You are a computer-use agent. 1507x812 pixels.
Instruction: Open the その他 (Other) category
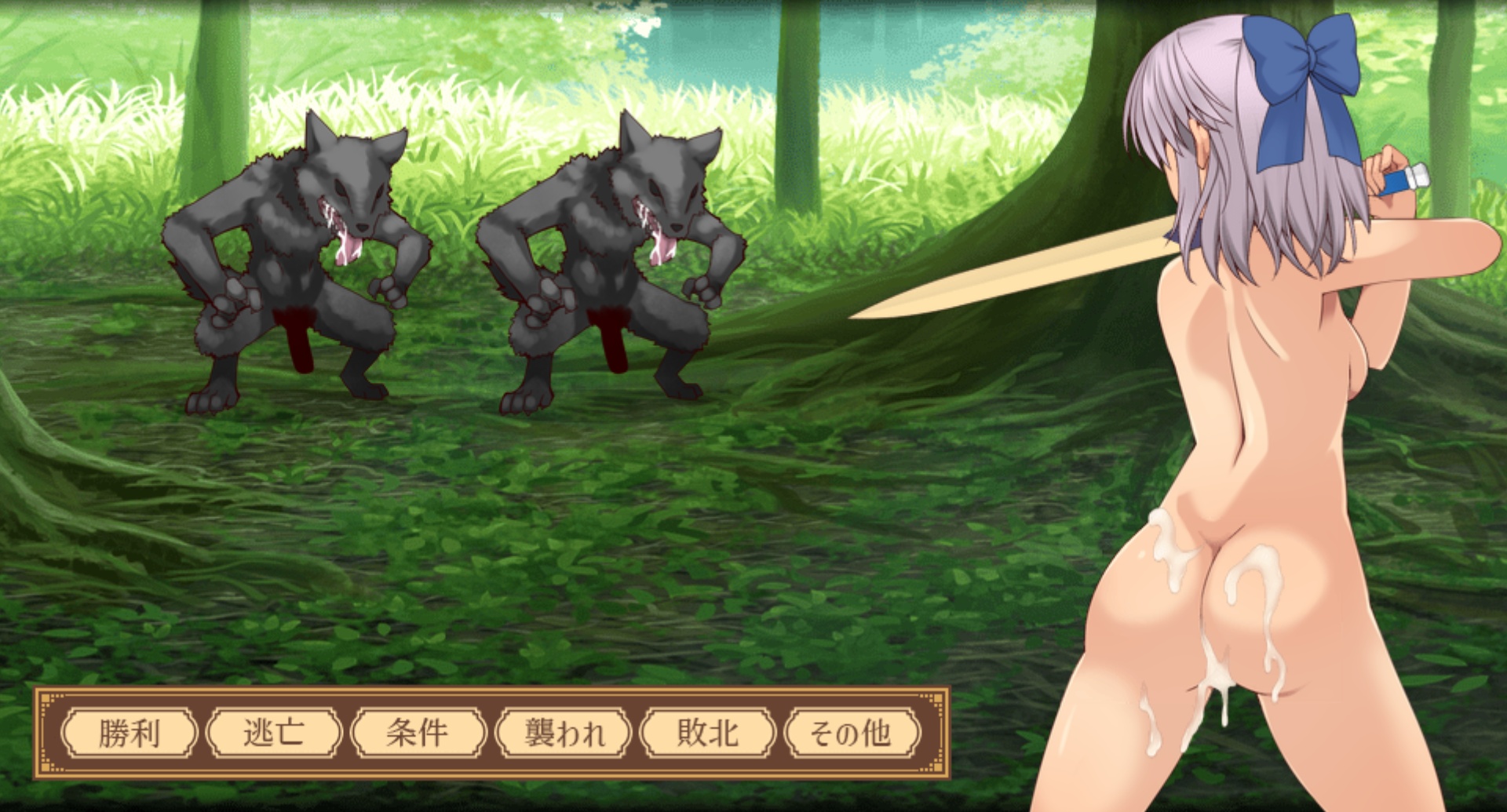852,734
